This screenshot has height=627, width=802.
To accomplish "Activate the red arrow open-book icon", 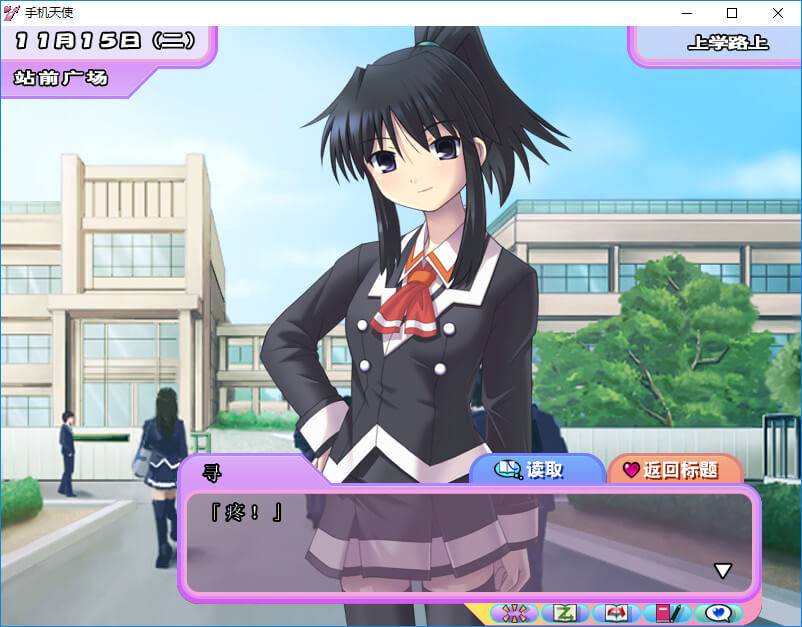I will tap(616, 612).
